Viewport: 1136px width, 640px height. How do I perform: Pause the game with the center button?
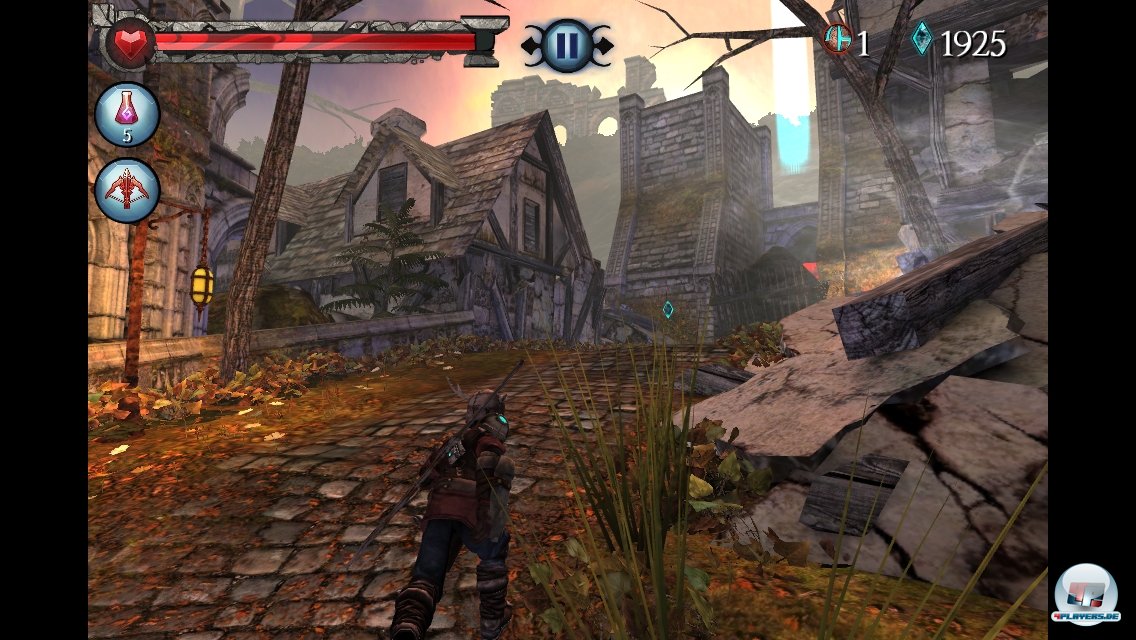(566, 45)
